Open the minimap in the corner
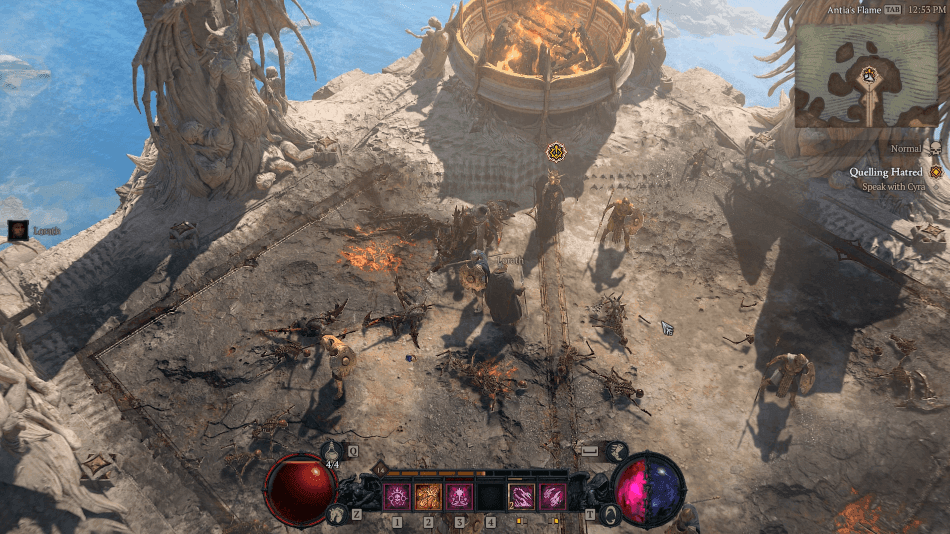Screen dimensions: 950x534 [x=867, y=74]
